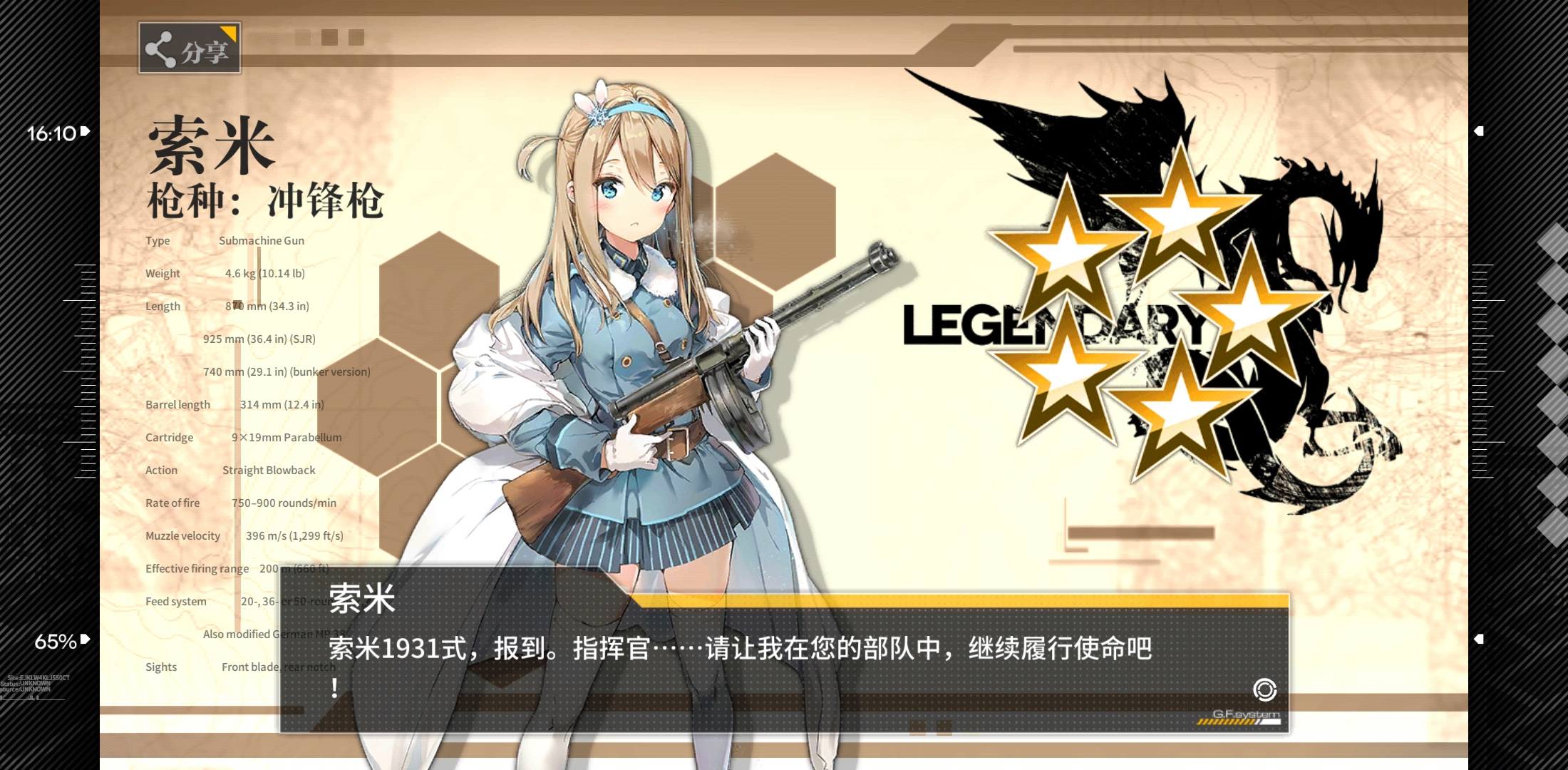
Task: Expand the Feed system specification row
Action: pyautogui.click(x=175, y=601)
